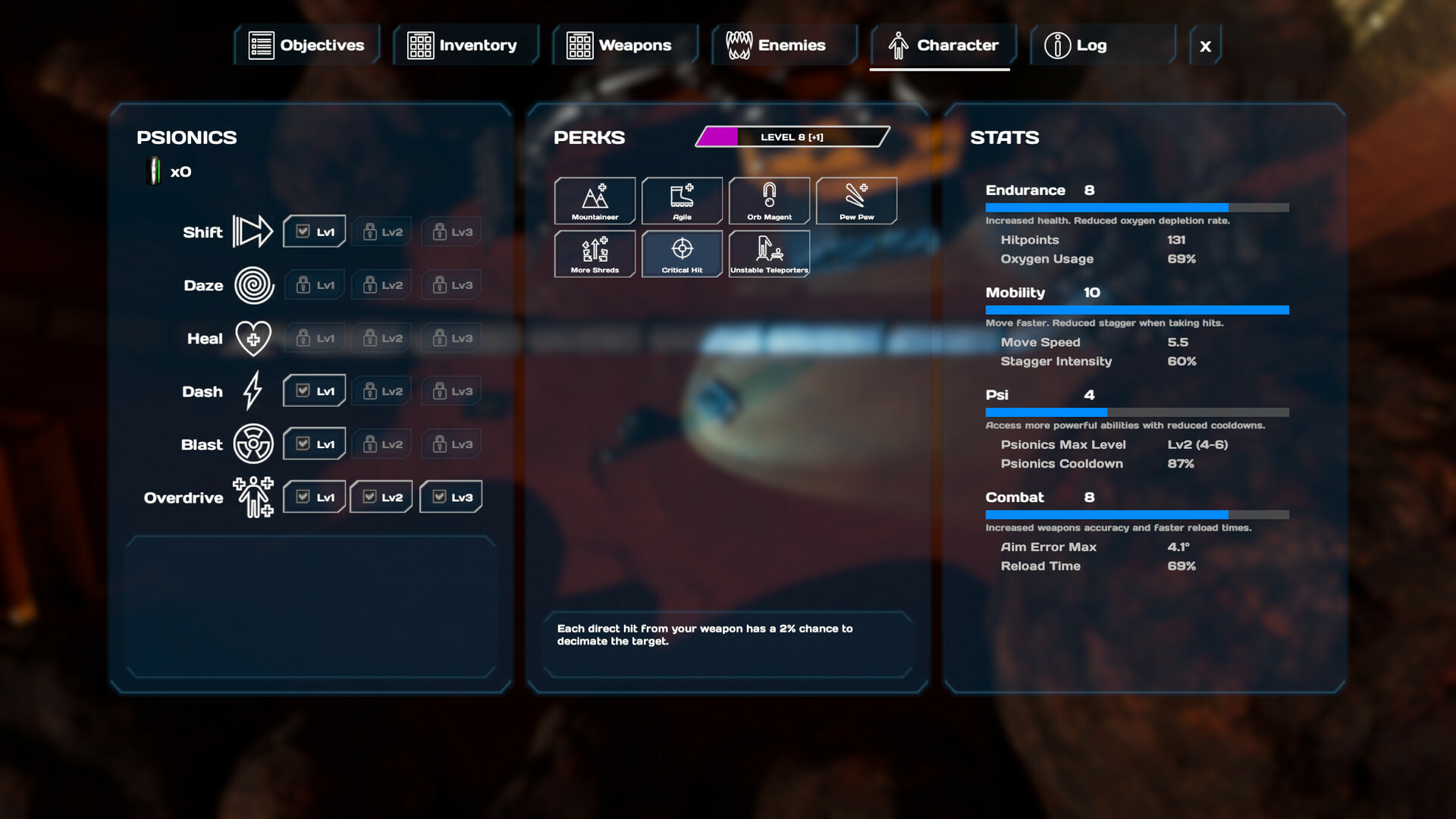
Task: Click the Level 8 progress bar
Action: click(792, 137)
